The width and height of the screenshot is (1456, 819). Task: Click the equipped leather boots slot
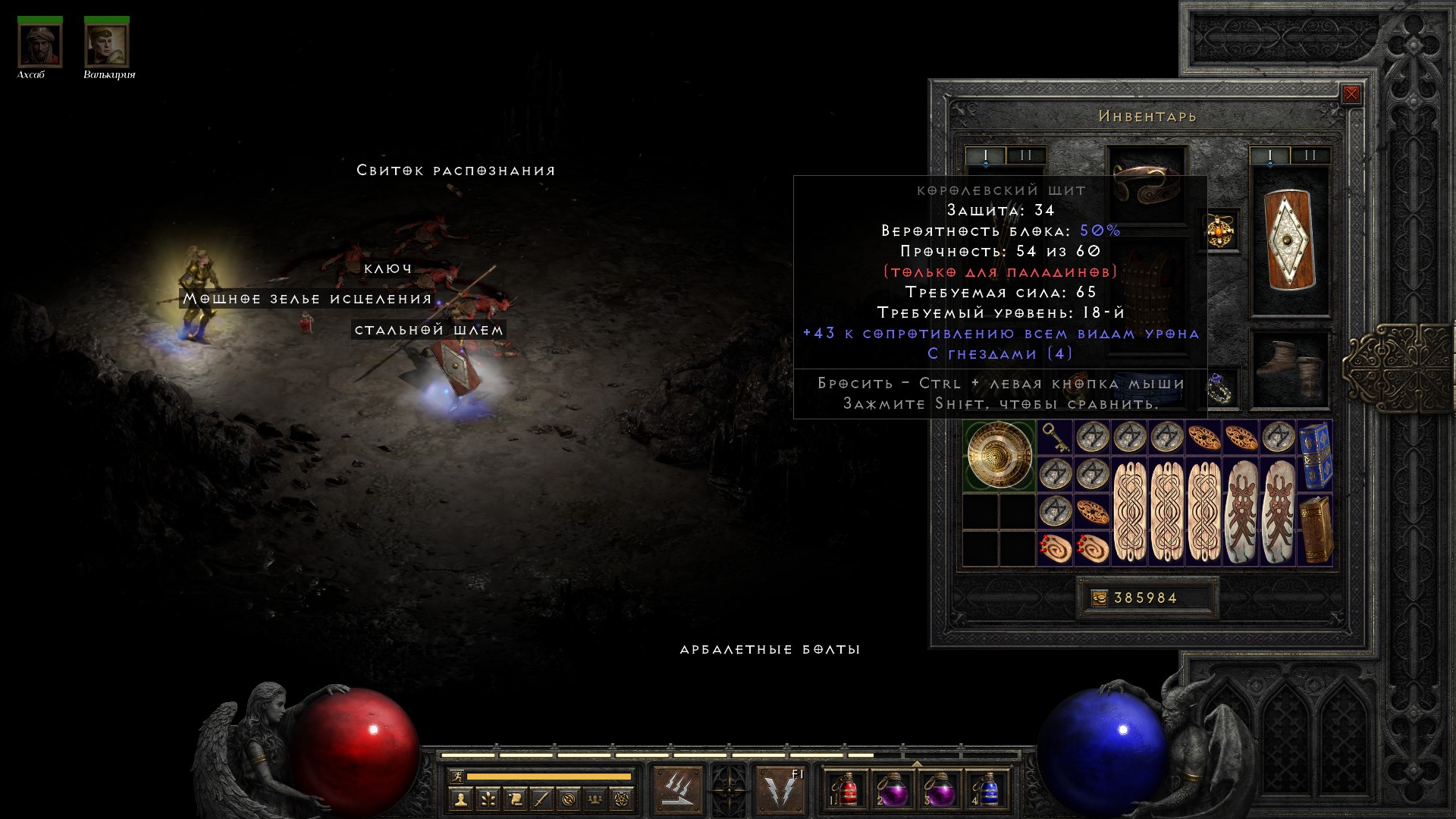[x=1289, y=369]
